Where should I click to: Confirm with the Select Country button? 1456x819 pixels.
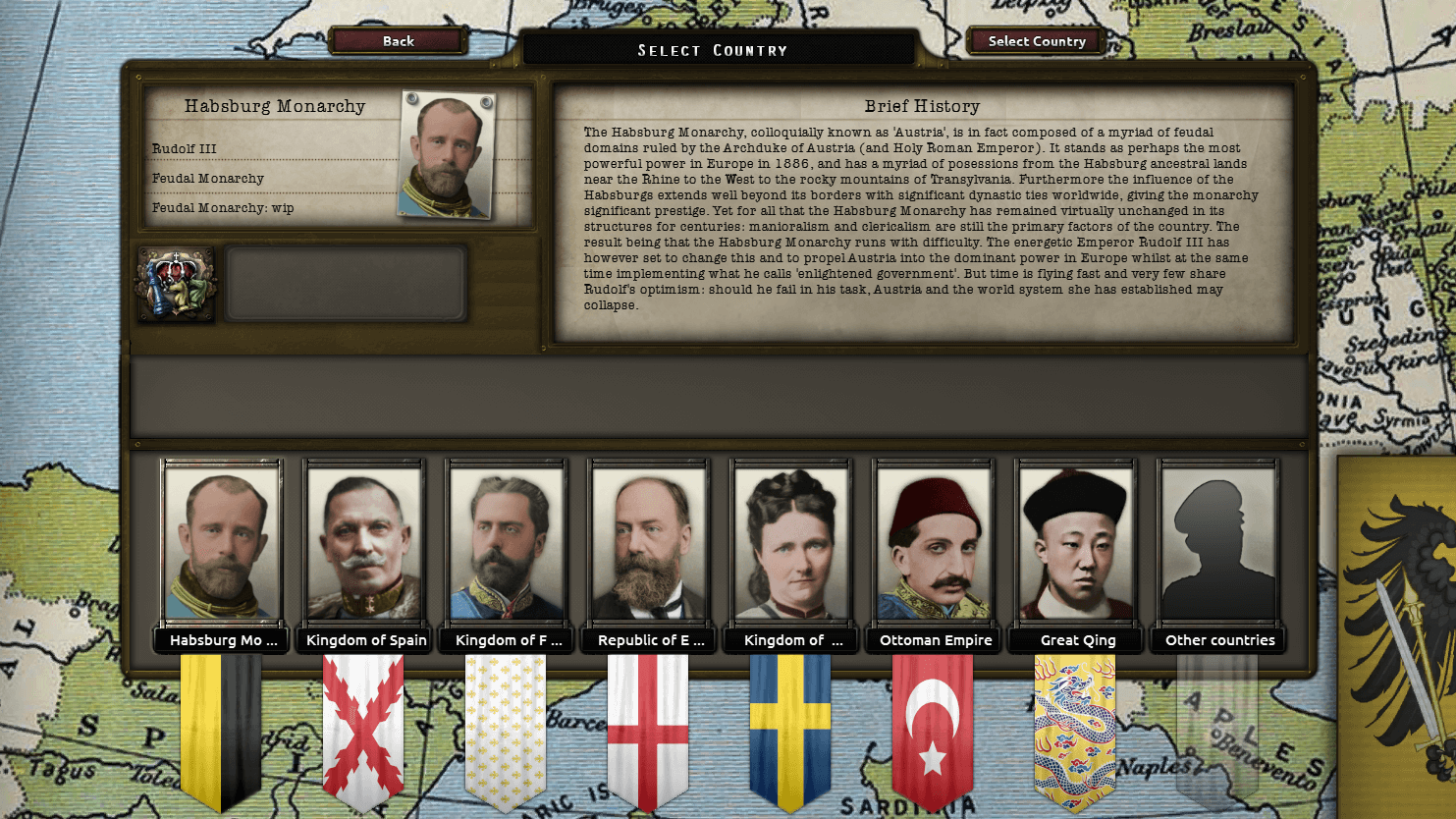click(1036, 41)
